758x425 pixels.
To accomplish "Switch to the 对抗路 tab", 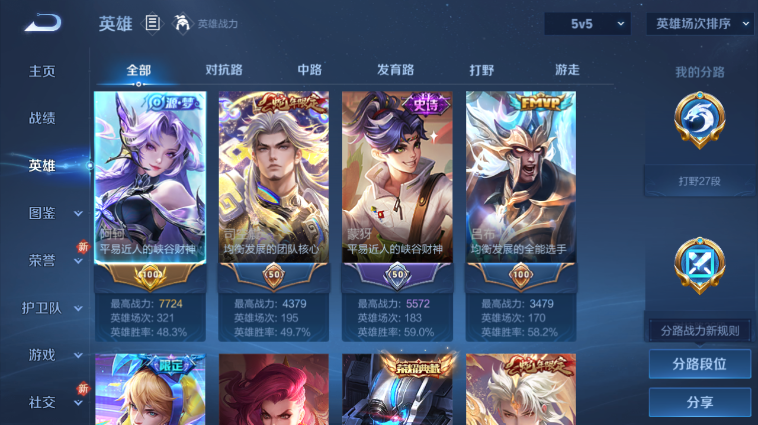I will [x=224, y=70].
